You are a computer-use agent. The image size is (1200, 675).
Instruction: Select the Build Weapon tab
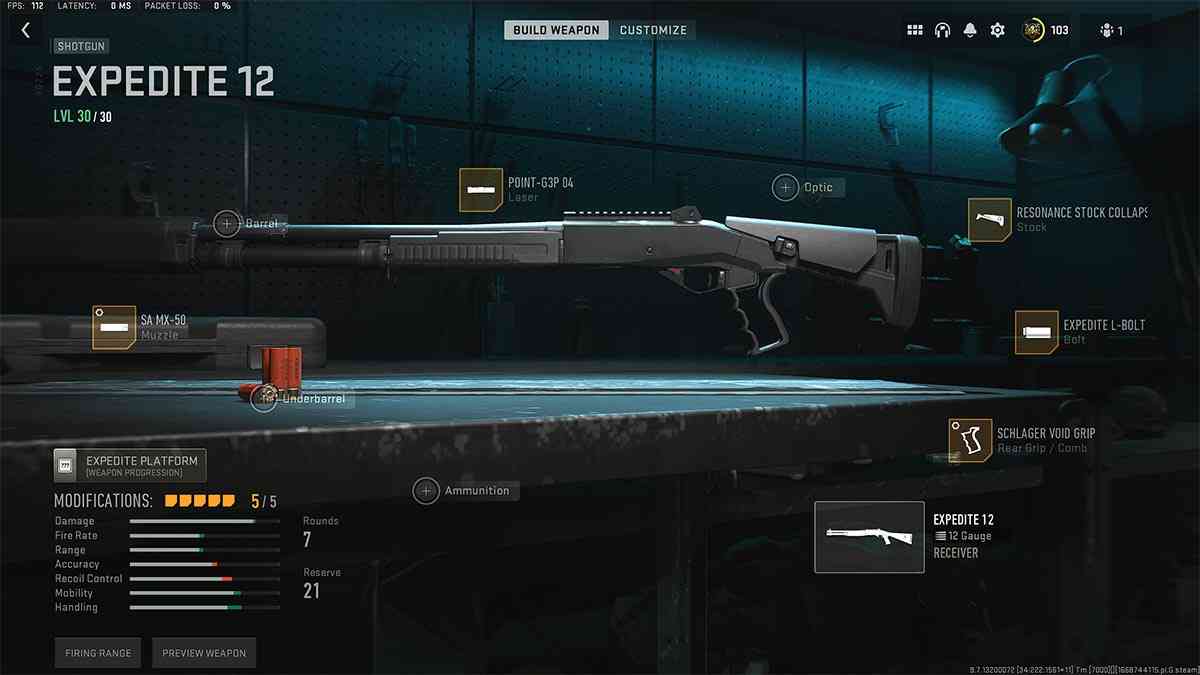556,30
